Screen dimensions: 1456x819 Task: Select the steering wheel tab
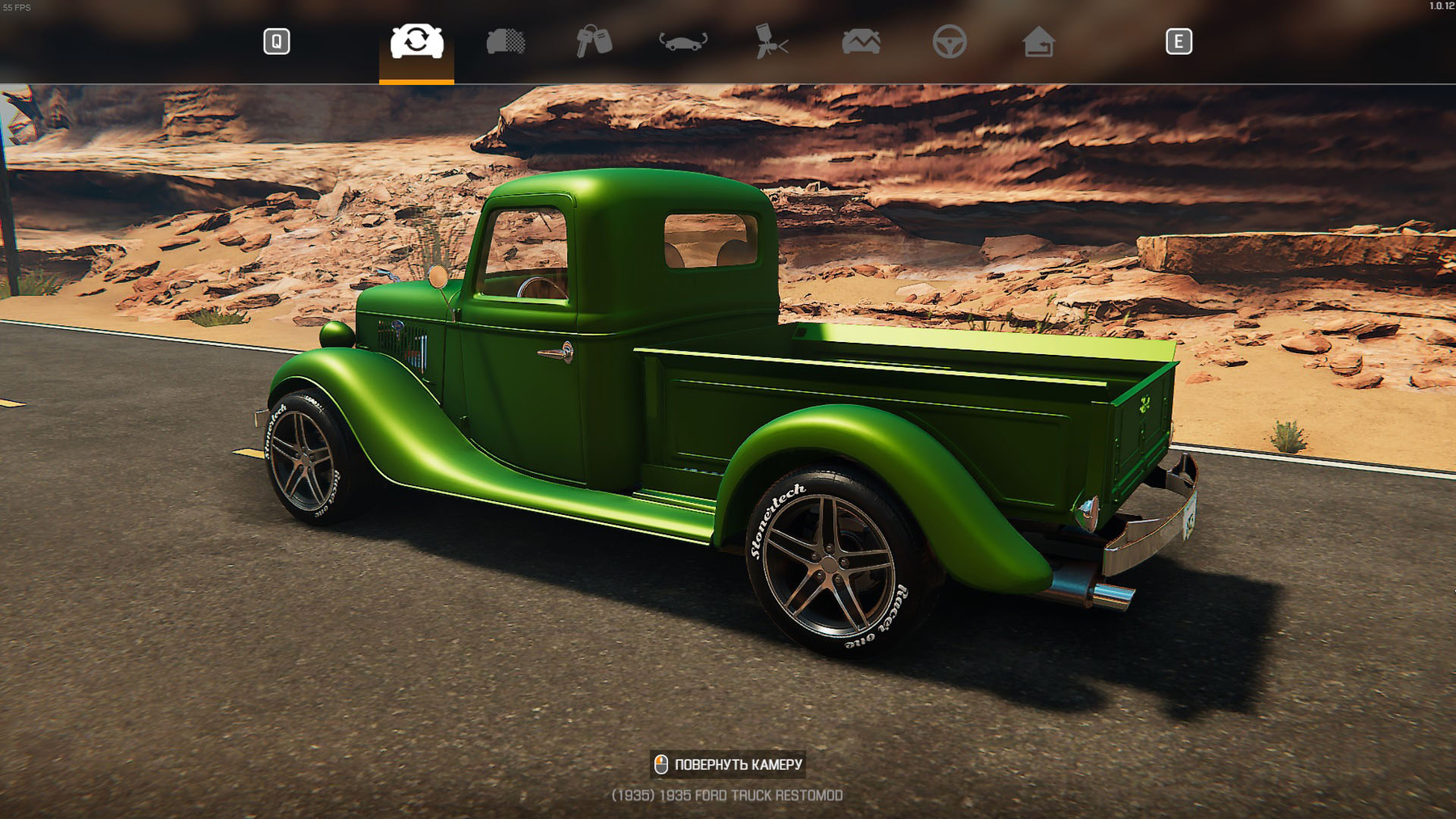(x=949, y=42)
